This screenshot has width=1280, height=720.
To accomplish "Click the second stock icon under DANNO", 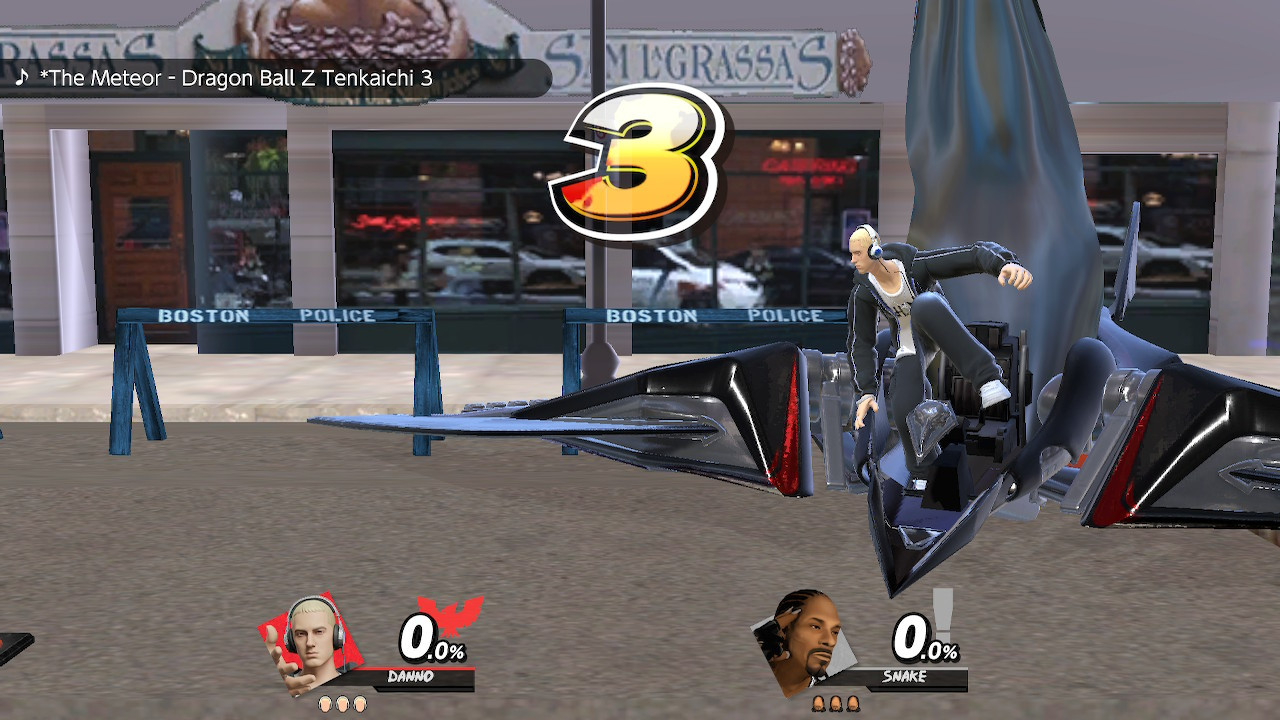I will (345, 704).
